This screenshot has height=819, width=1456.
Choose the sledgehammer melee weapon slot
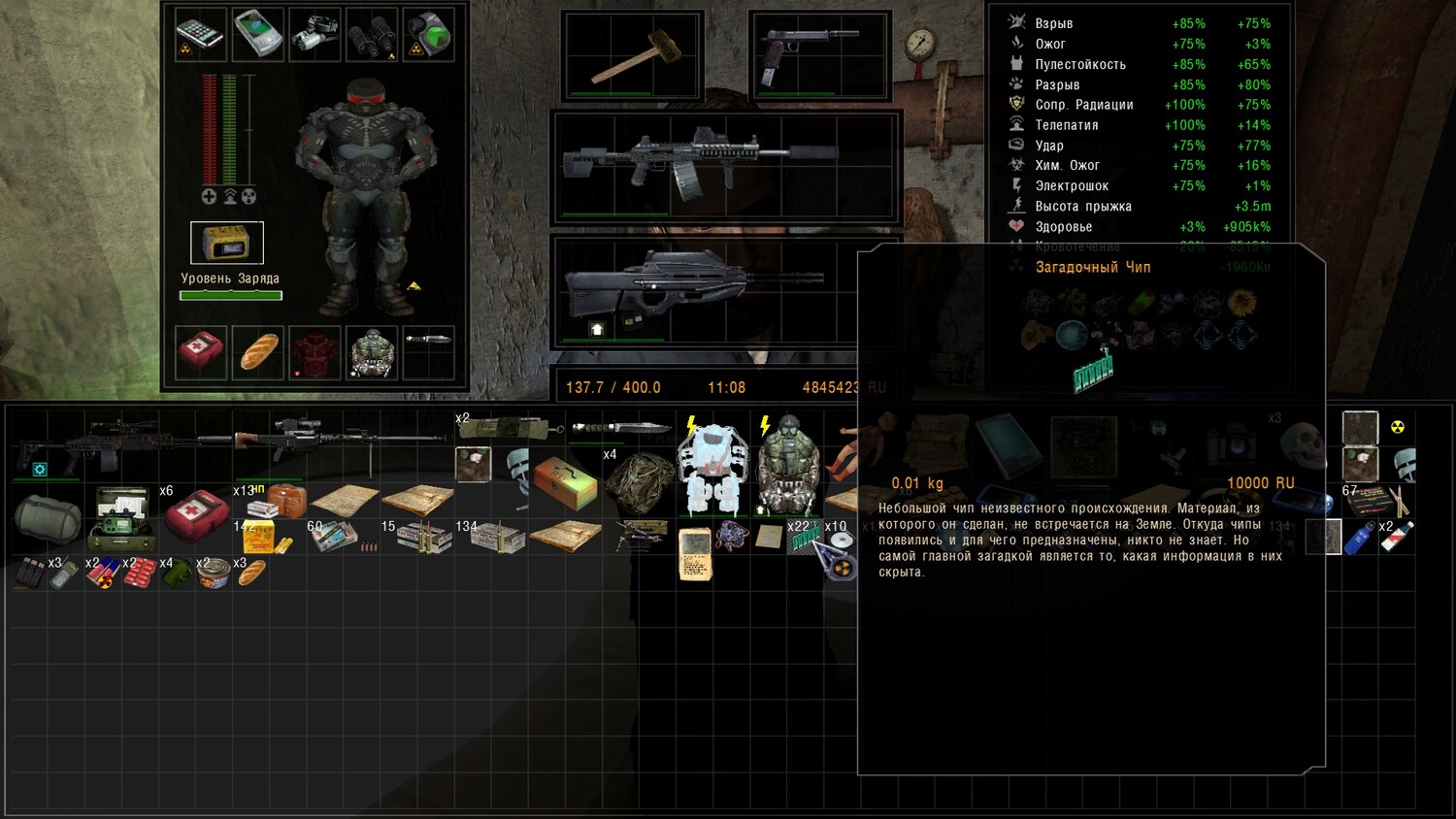click(633, 55)
